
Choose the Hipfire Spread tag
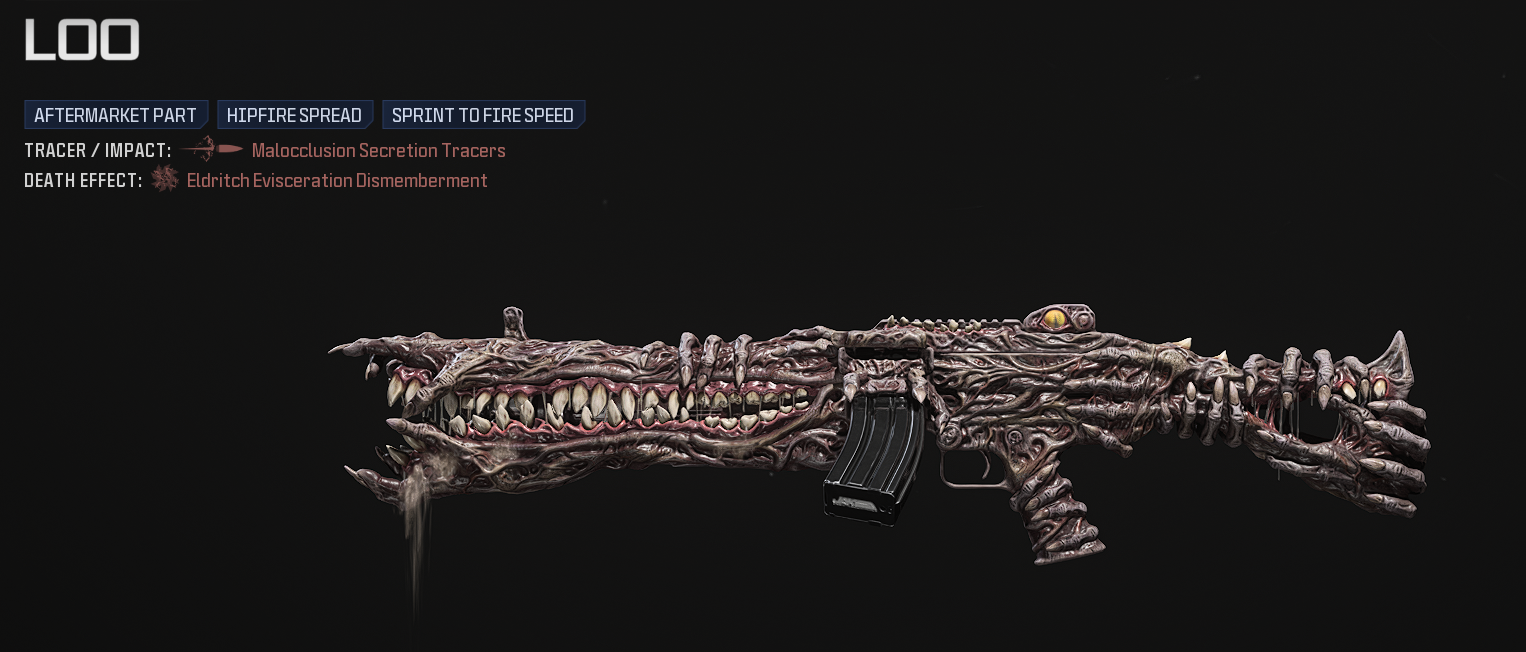coord(294,115)
